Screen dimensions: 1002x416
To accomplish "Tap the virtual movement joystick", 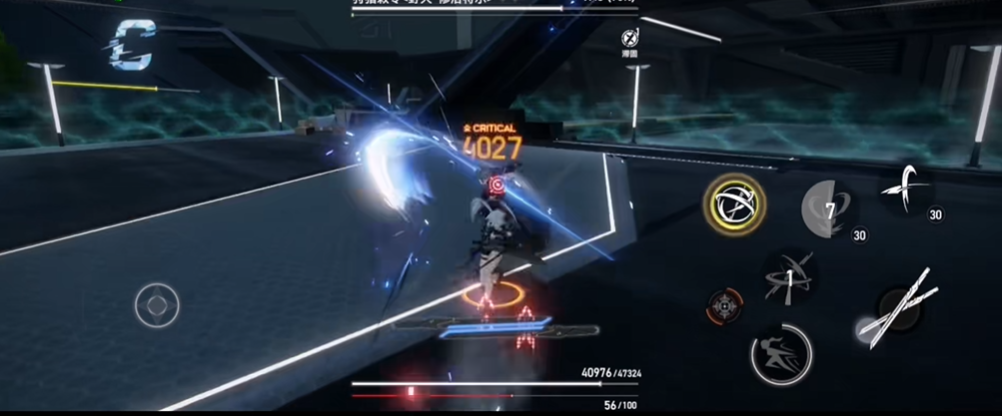I will pos(157,304).
